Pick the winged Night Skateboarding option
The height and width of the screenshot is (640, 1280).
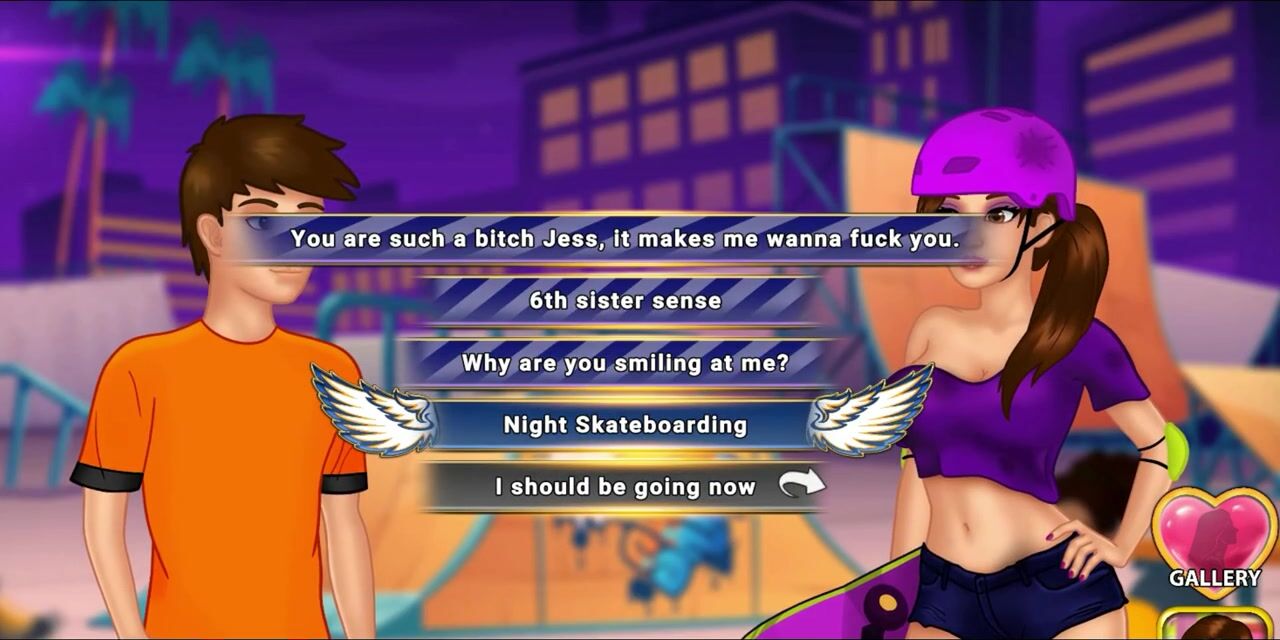coord(625,425)
